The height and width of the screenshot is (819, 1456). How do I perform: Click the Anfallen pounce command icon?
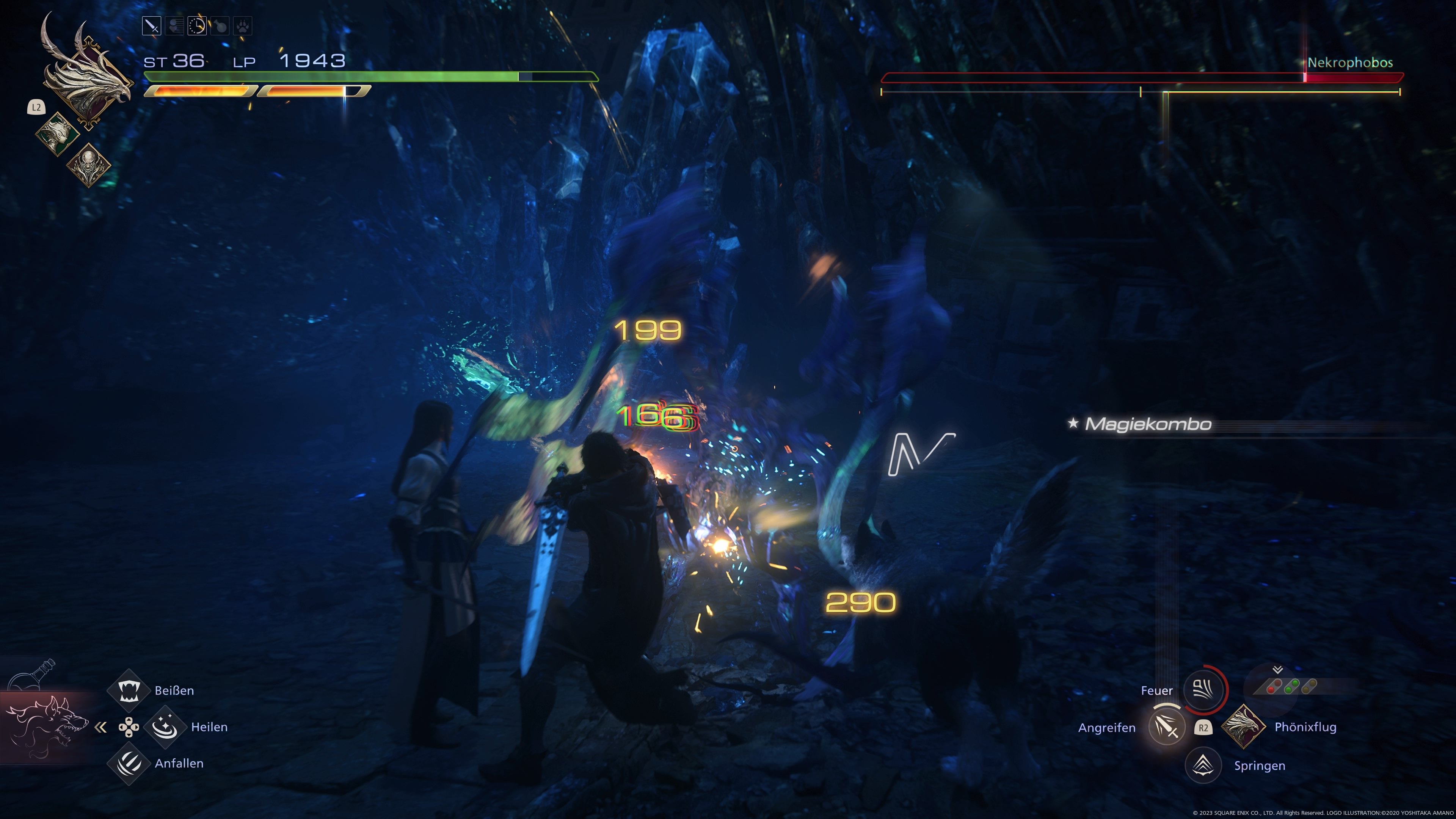coord(128,763)
